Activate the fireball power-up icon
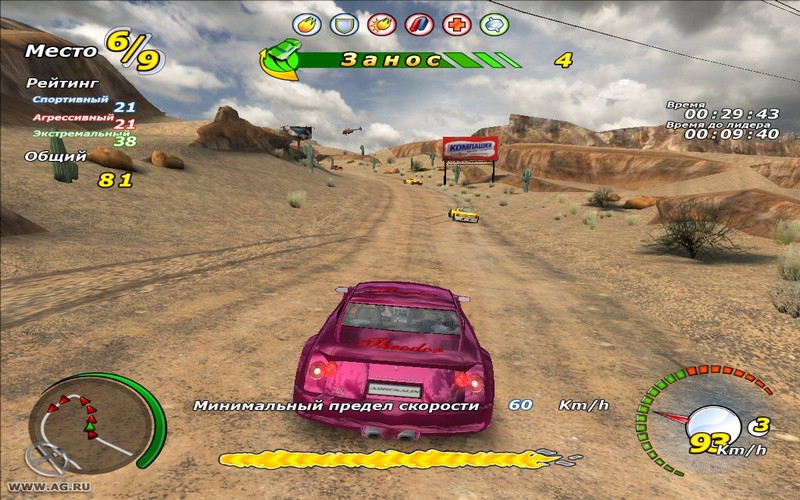The image size is (800, 500). tap(307, 22)
